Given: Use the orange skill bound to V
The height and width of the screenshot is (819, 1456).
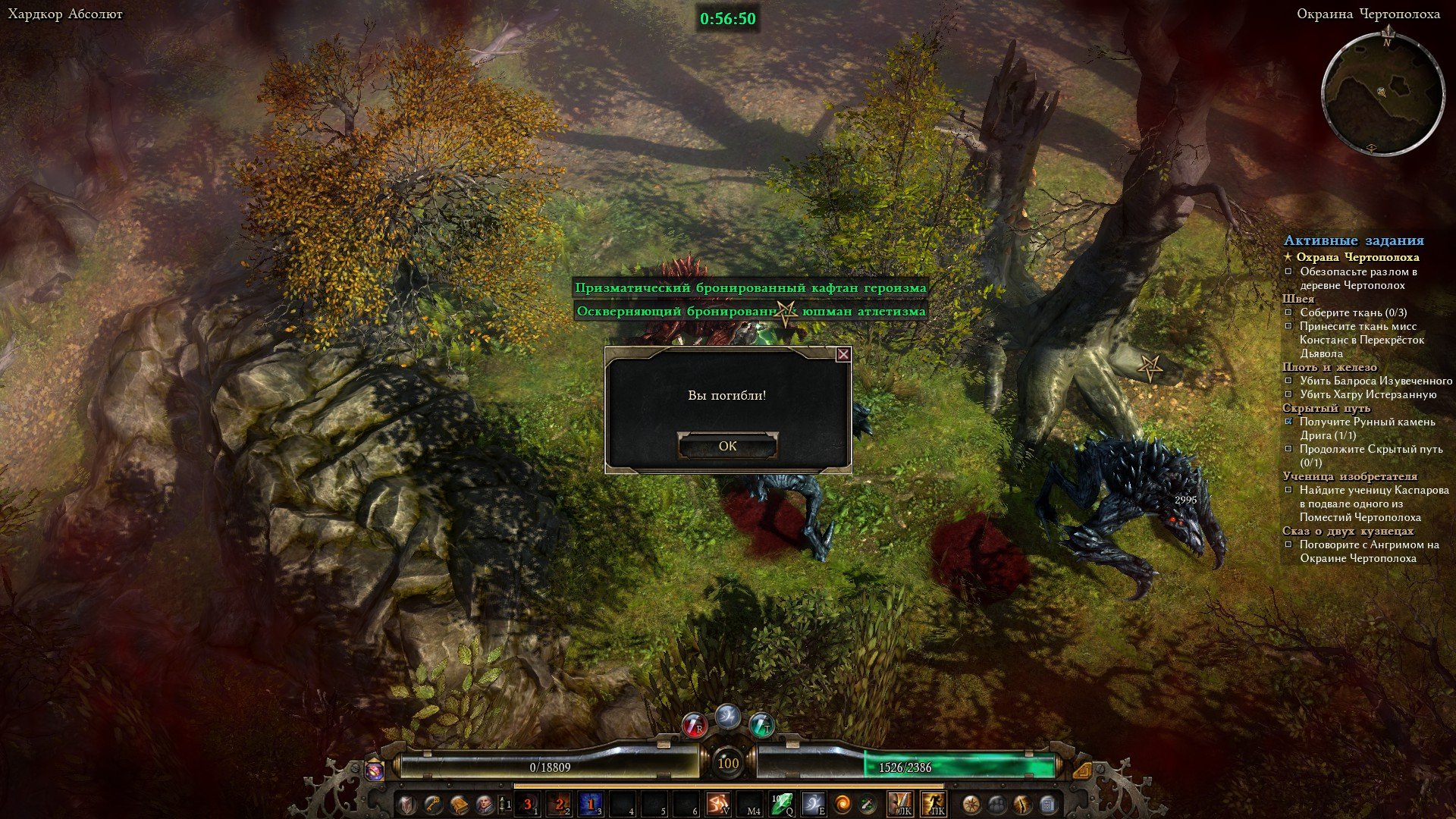Looking at the screenshot, I should (x=717, y=804).
